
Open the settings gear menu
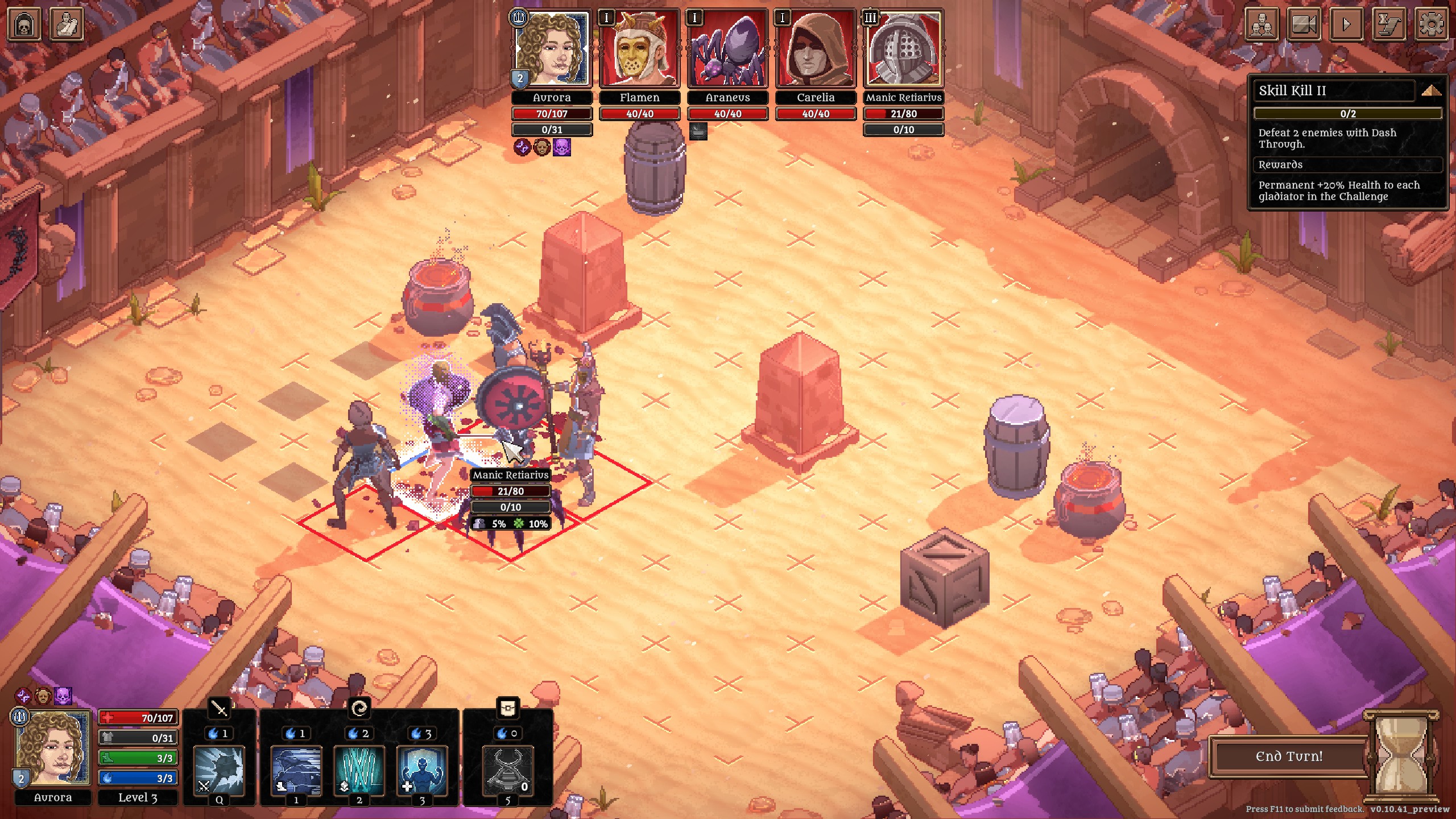click(1432, 24)
